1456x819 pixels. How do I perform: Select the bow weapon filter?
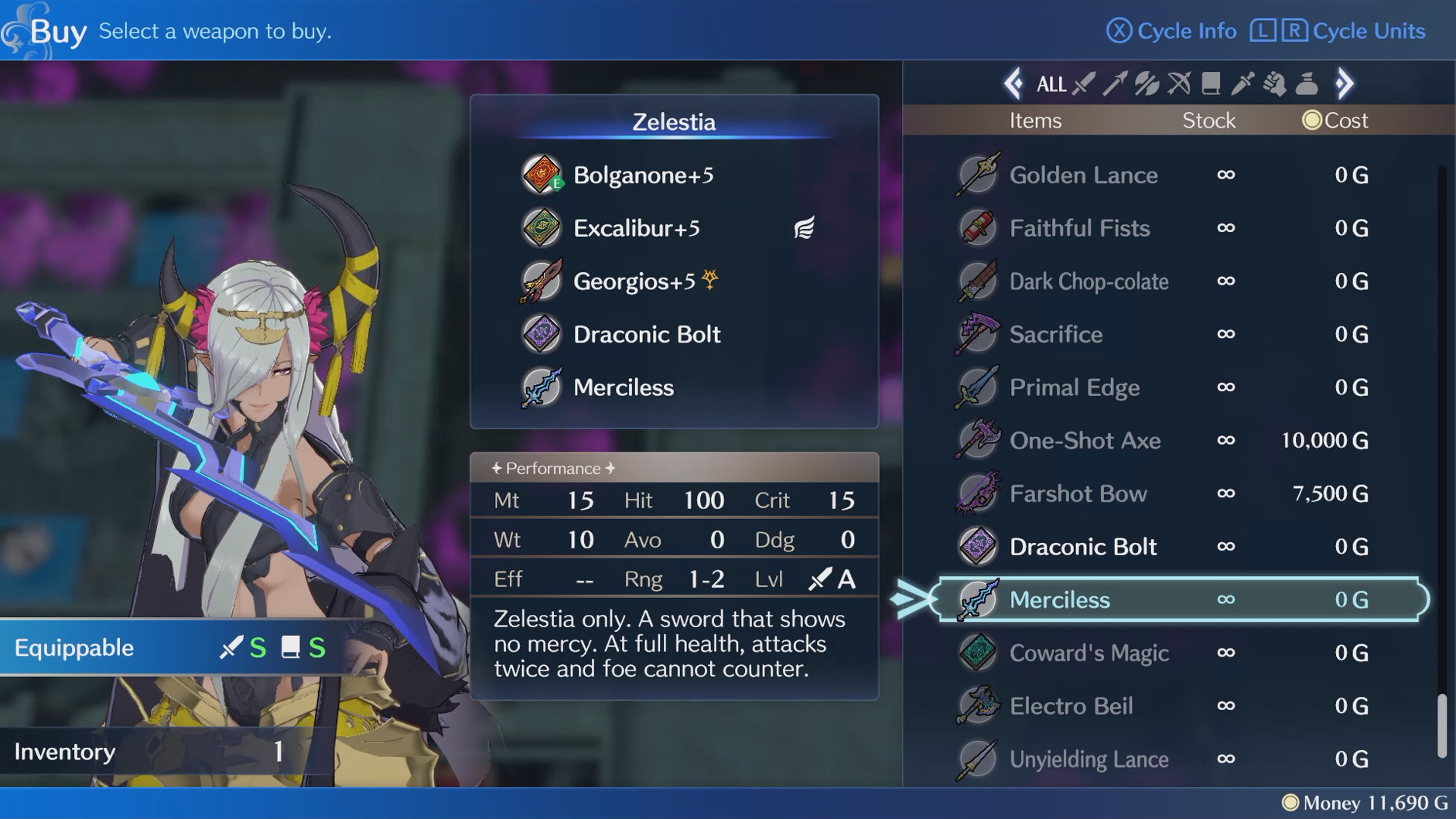(1177, 84)
